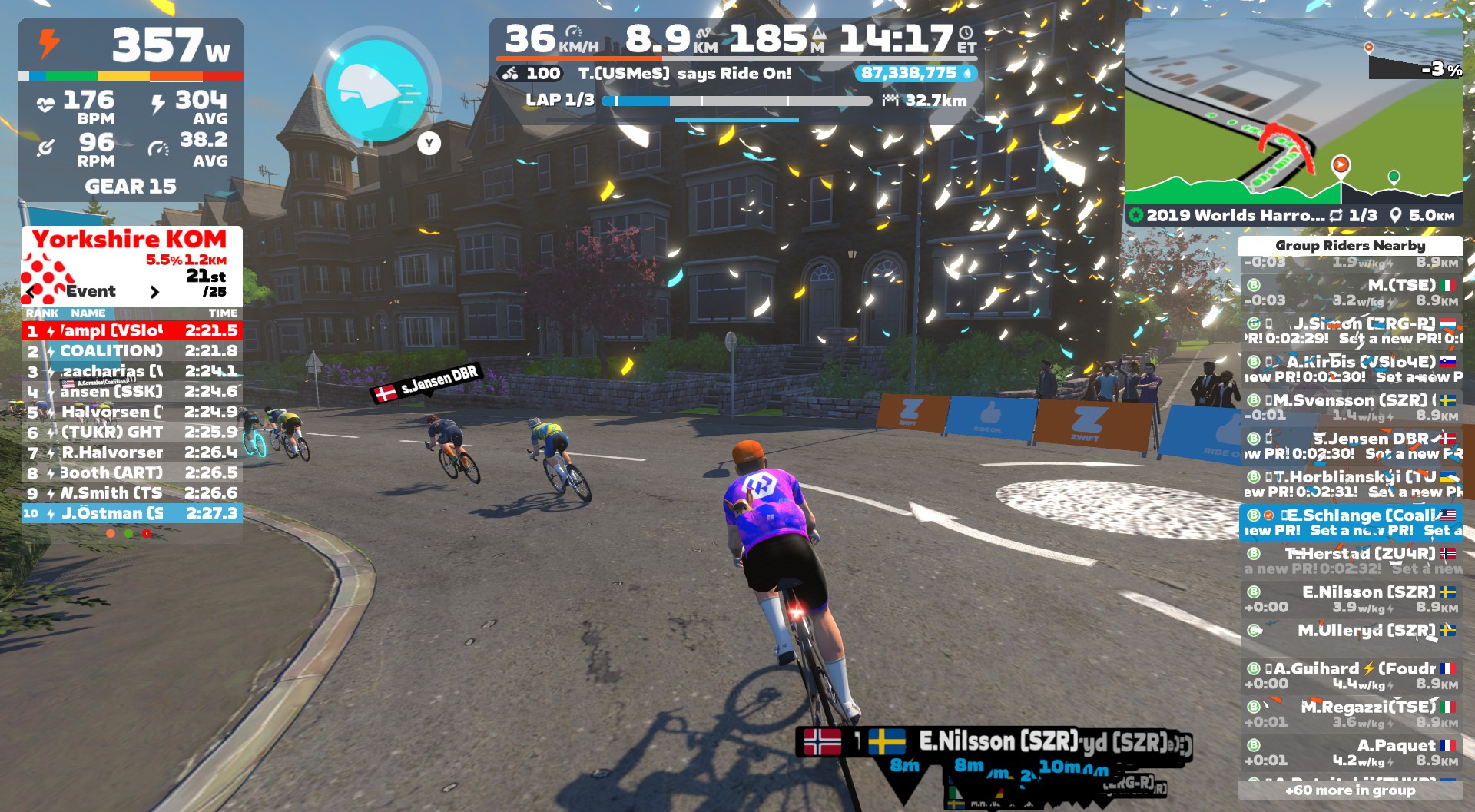Click the Group Riders Nearby header
The width and height of the screenshot is (1475, 812).
pos(1350,246)
